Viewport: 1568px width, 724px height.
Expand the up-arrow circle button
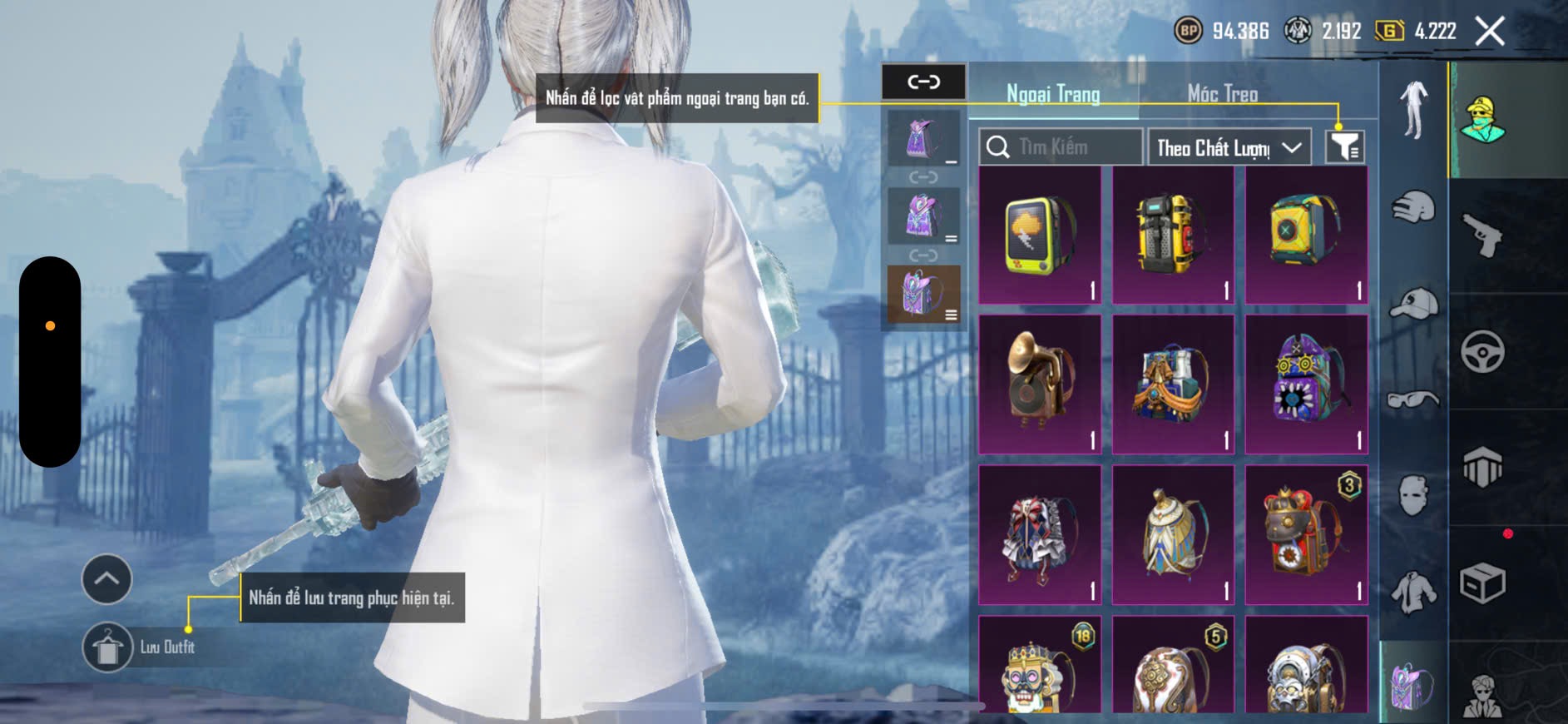coord(106,579)
